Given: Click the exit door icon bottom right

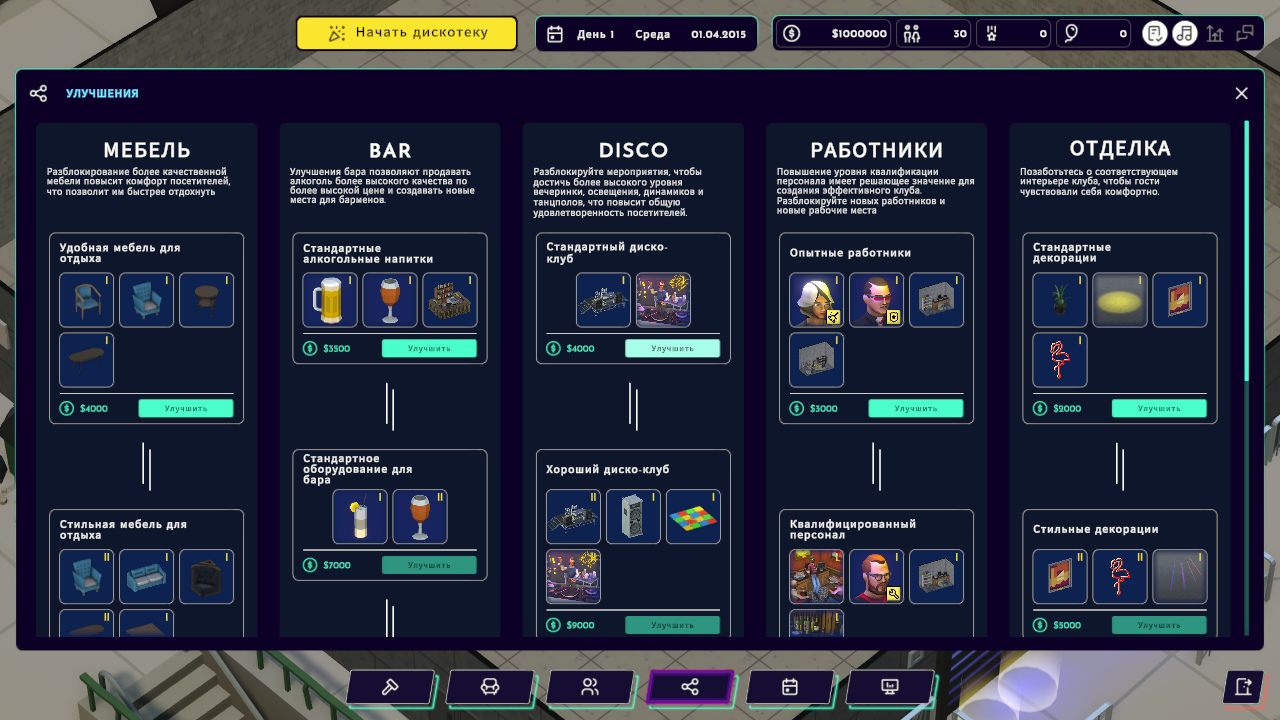Looking at the screenshot, I should [1244, 686].
